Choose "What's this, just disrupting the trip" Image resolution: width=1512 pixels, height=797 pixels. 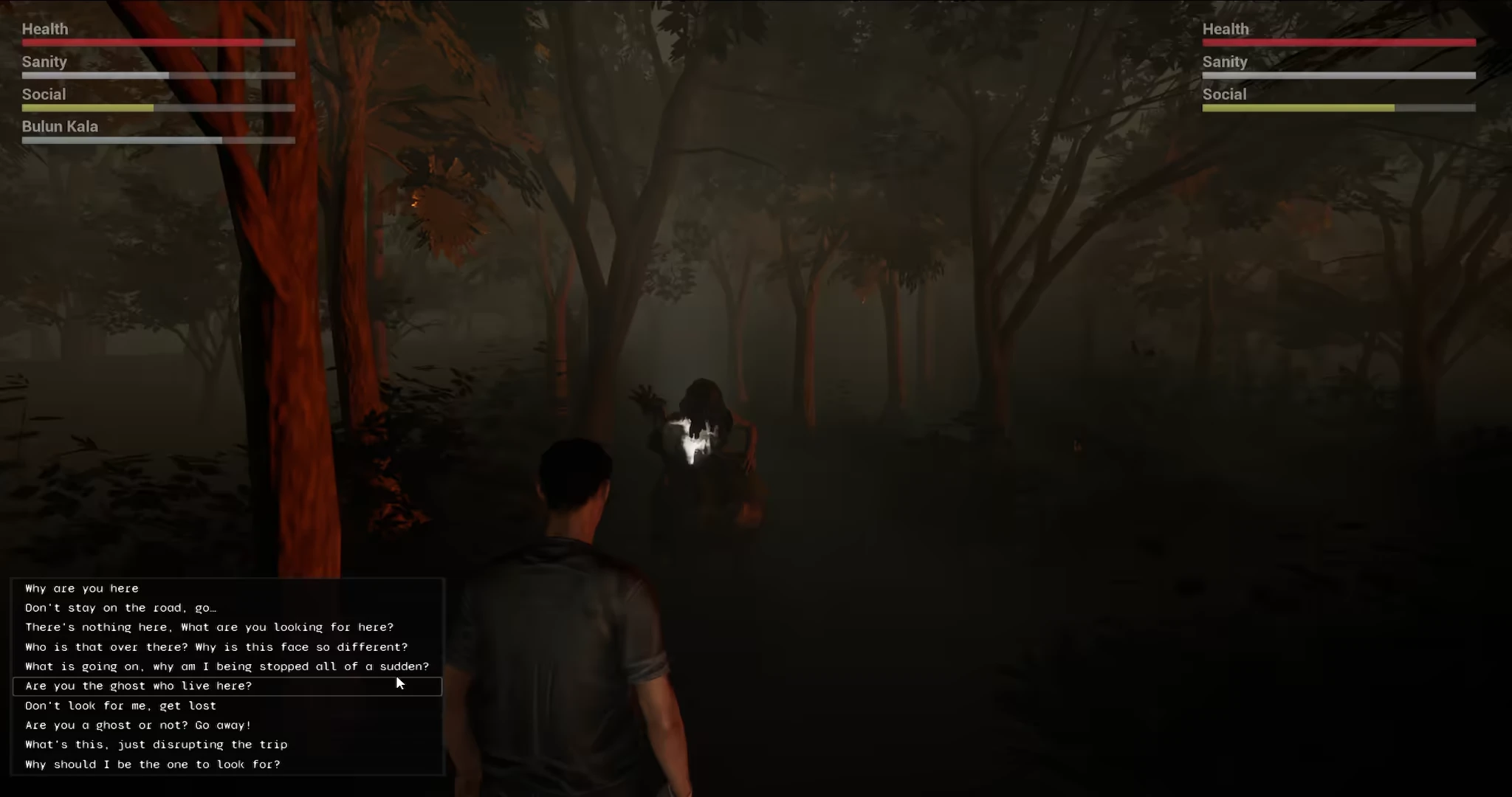pos(155,744)
